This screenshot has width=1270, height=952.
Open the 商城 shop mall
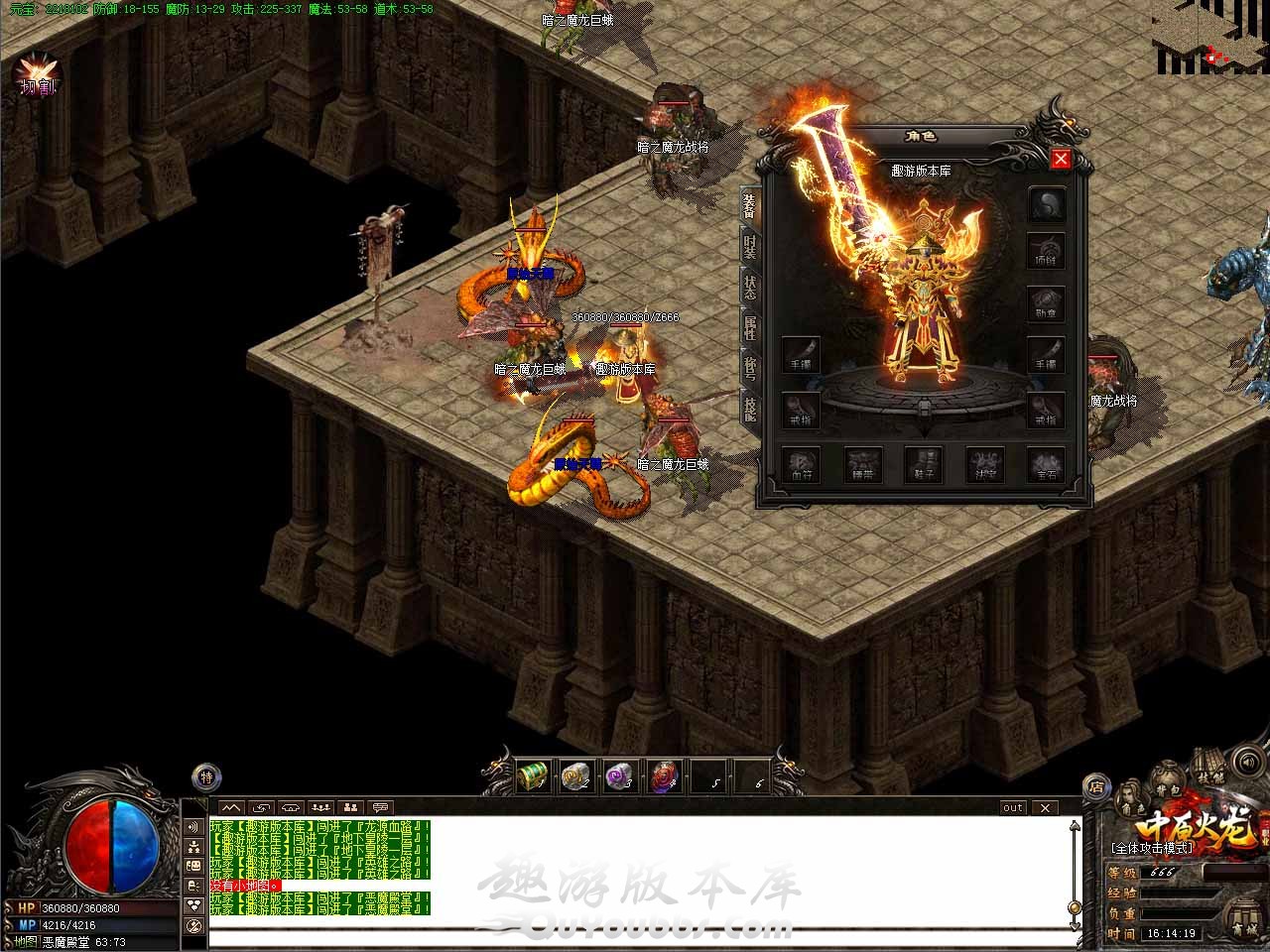coord(1242,916)
